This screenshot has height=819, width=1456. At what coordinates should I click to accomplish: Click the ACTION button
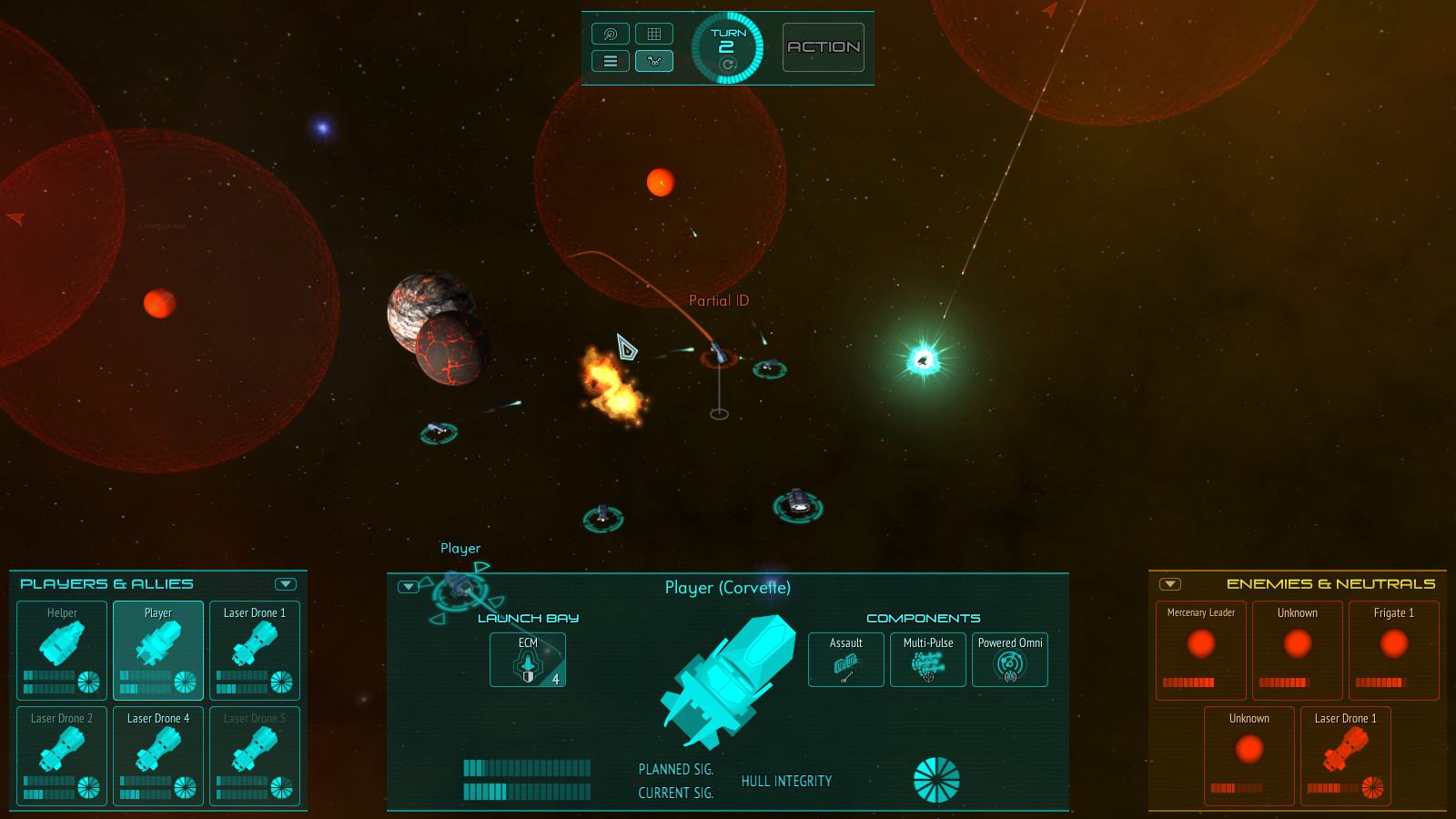point(824,47)
